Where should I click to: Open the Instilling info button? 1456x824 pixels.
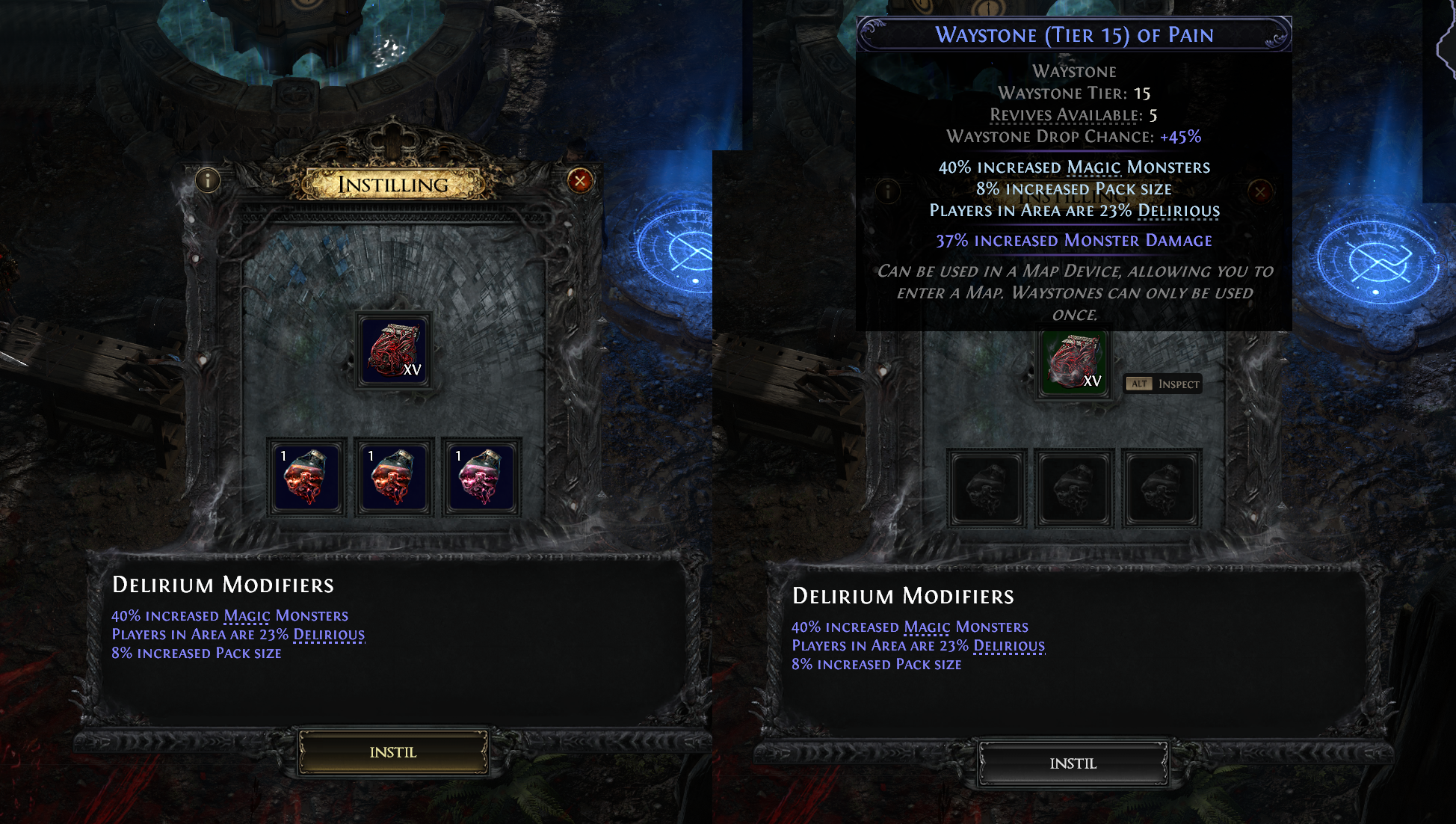click(208, 179)
